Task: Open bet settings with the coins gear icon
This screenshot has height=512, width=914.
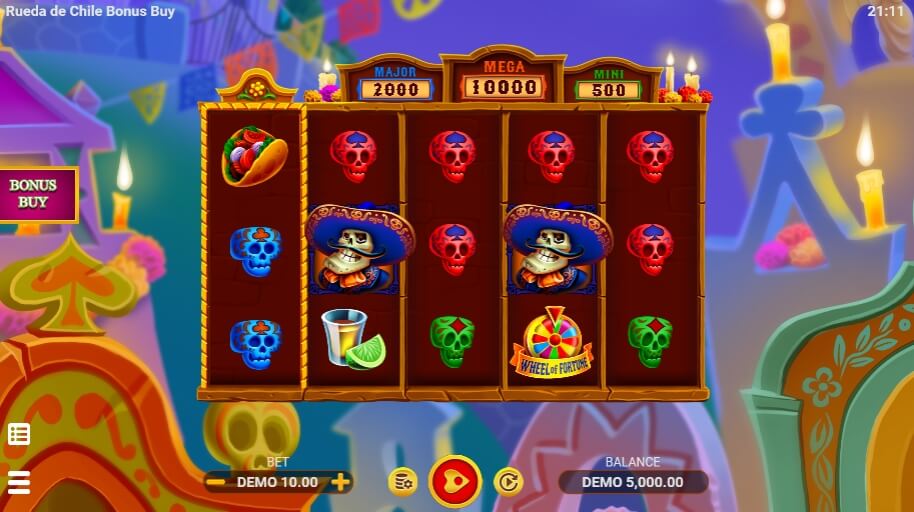Action: (x=402, y=482)
